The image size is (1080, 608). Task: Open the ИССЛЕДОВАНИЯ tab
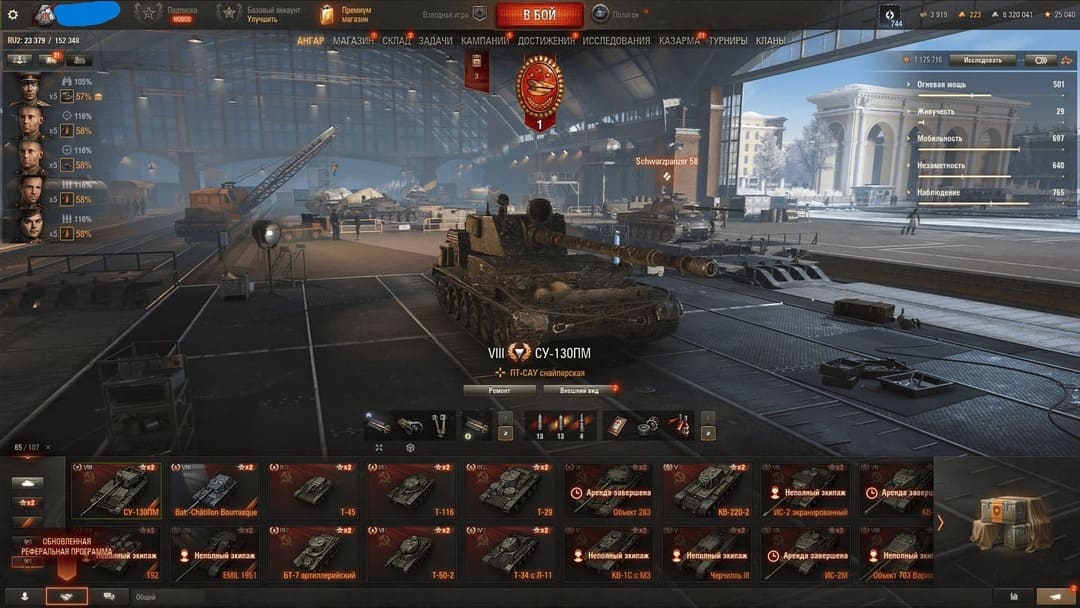(616, 41)
